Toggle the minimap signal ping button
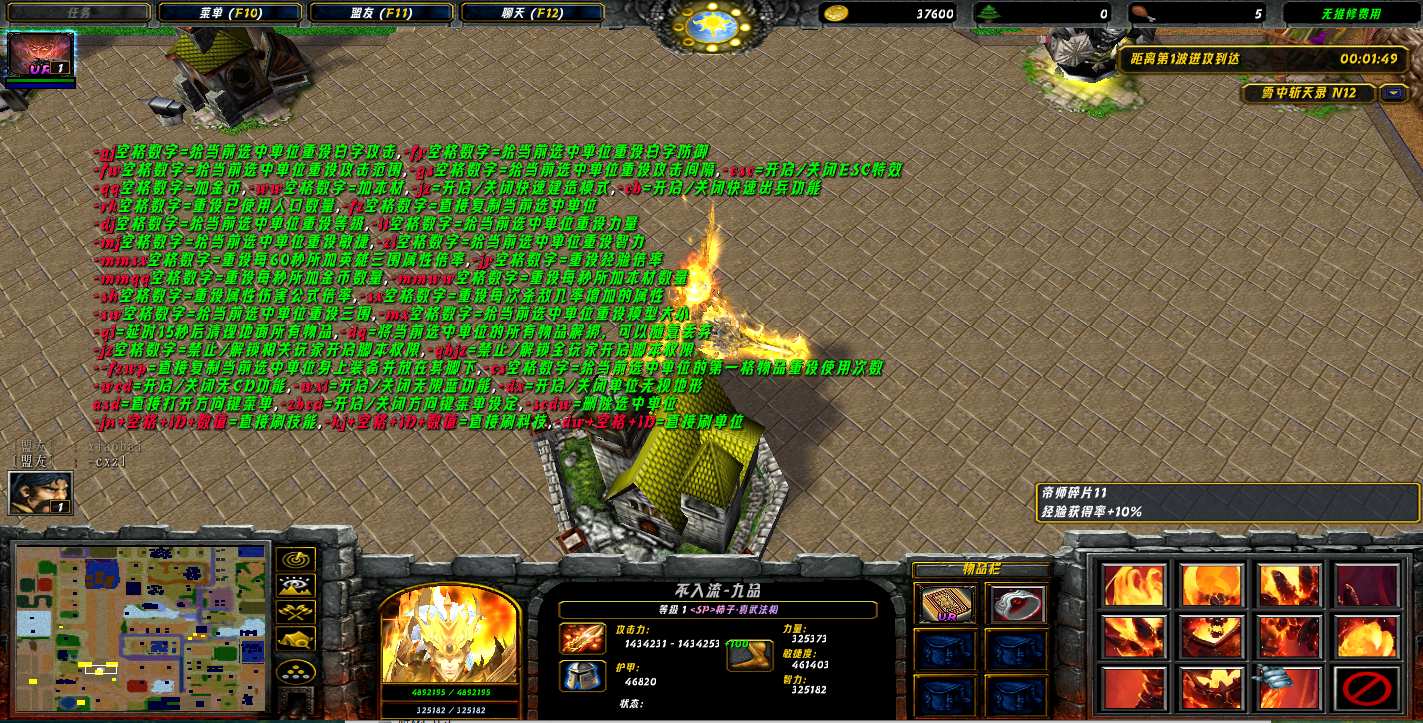The width and height of the screenshot is (1423, 723). 298,559
